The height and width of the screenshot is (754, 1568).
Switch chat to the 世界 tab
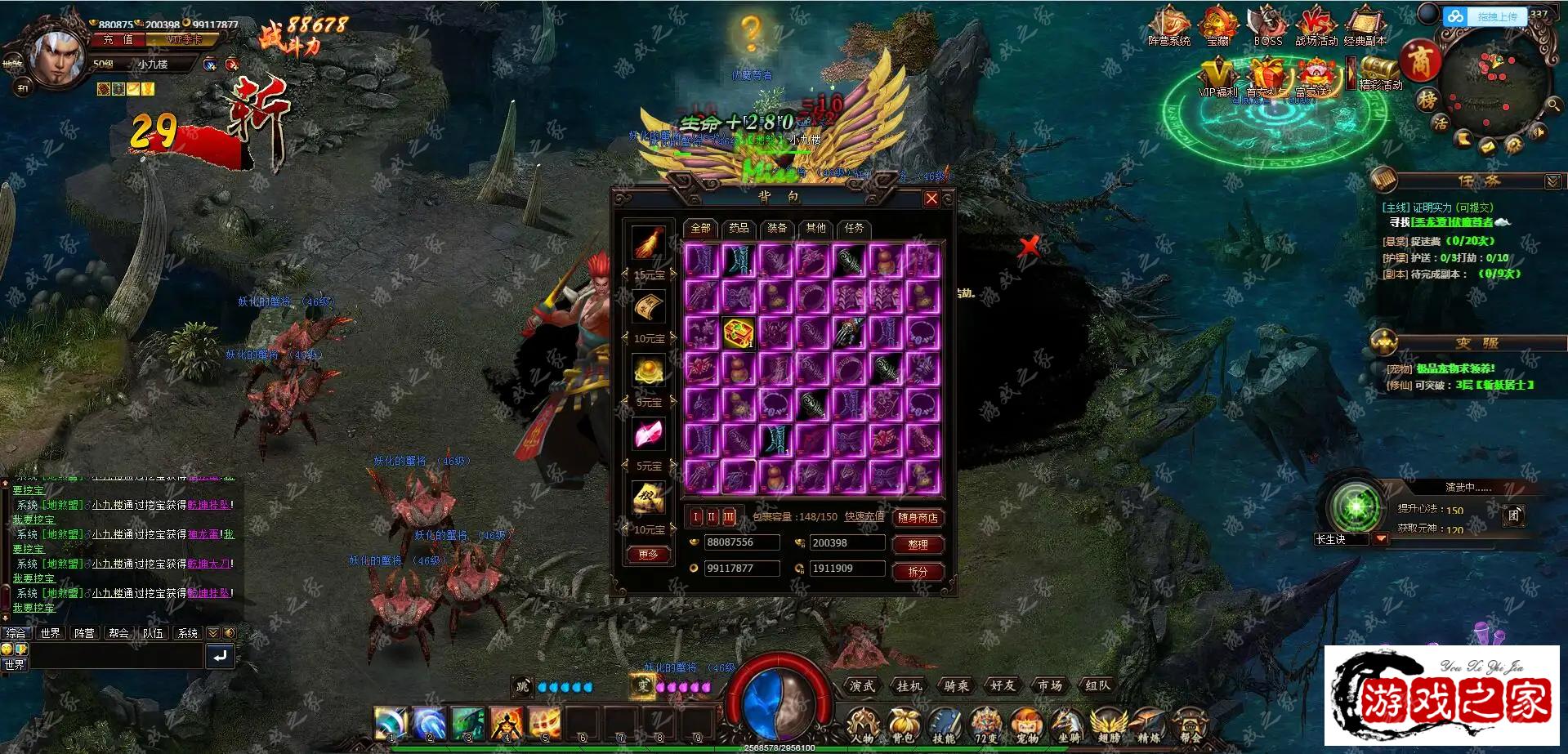tap(51, 633)
